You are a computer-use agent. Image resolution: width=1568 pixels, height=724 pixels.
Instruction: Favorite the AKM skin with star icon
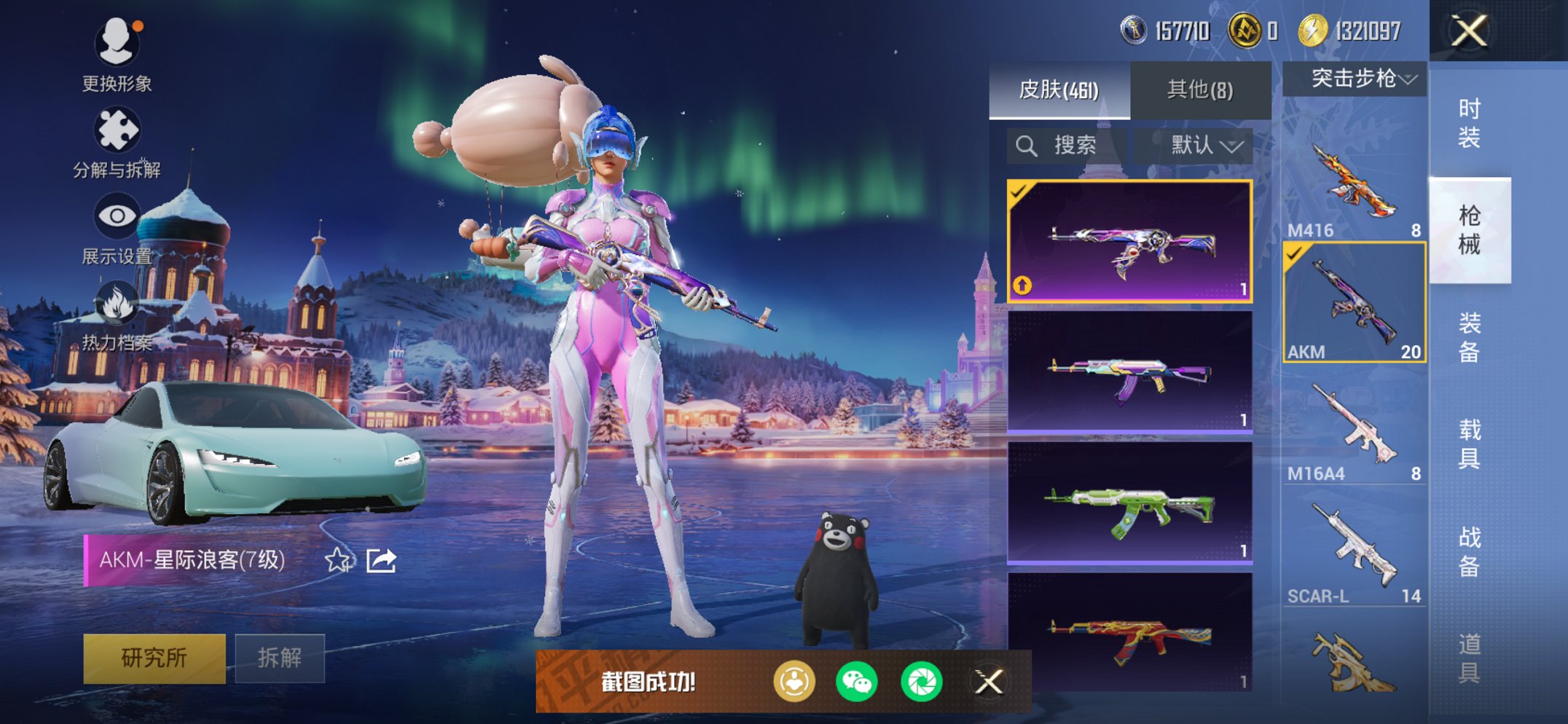337,560
